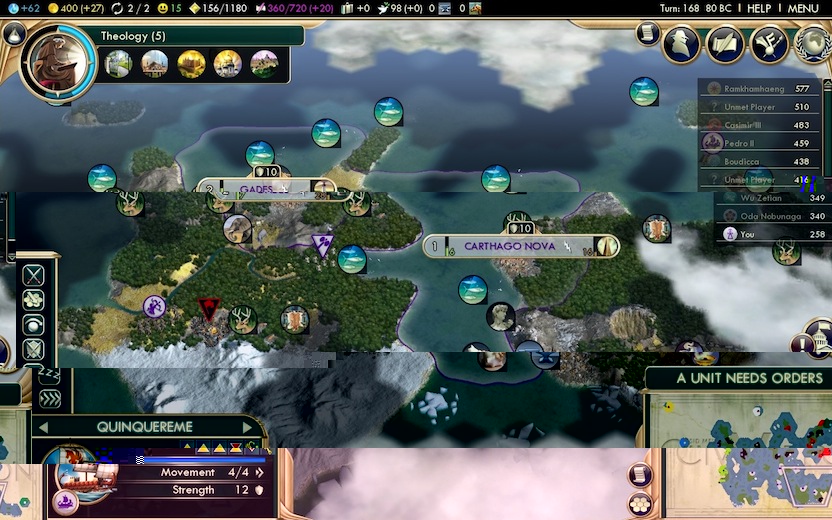Open the tech tree via the scholar portrait
This screenshot has width=832, height=520.
pos(58,62)
